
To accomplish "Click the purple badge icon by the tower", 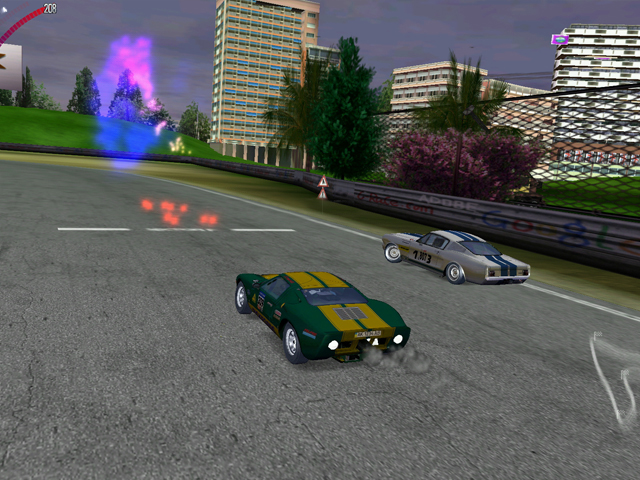I will (x=560, y=39).
